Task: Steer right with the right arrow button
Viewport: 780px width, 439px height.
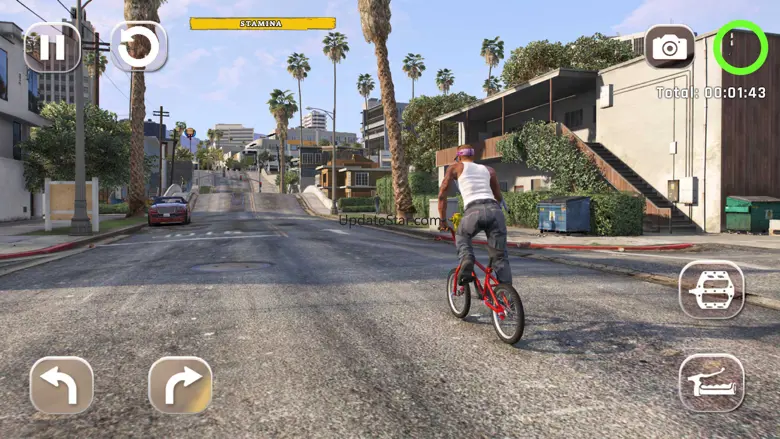Action: 180,385
